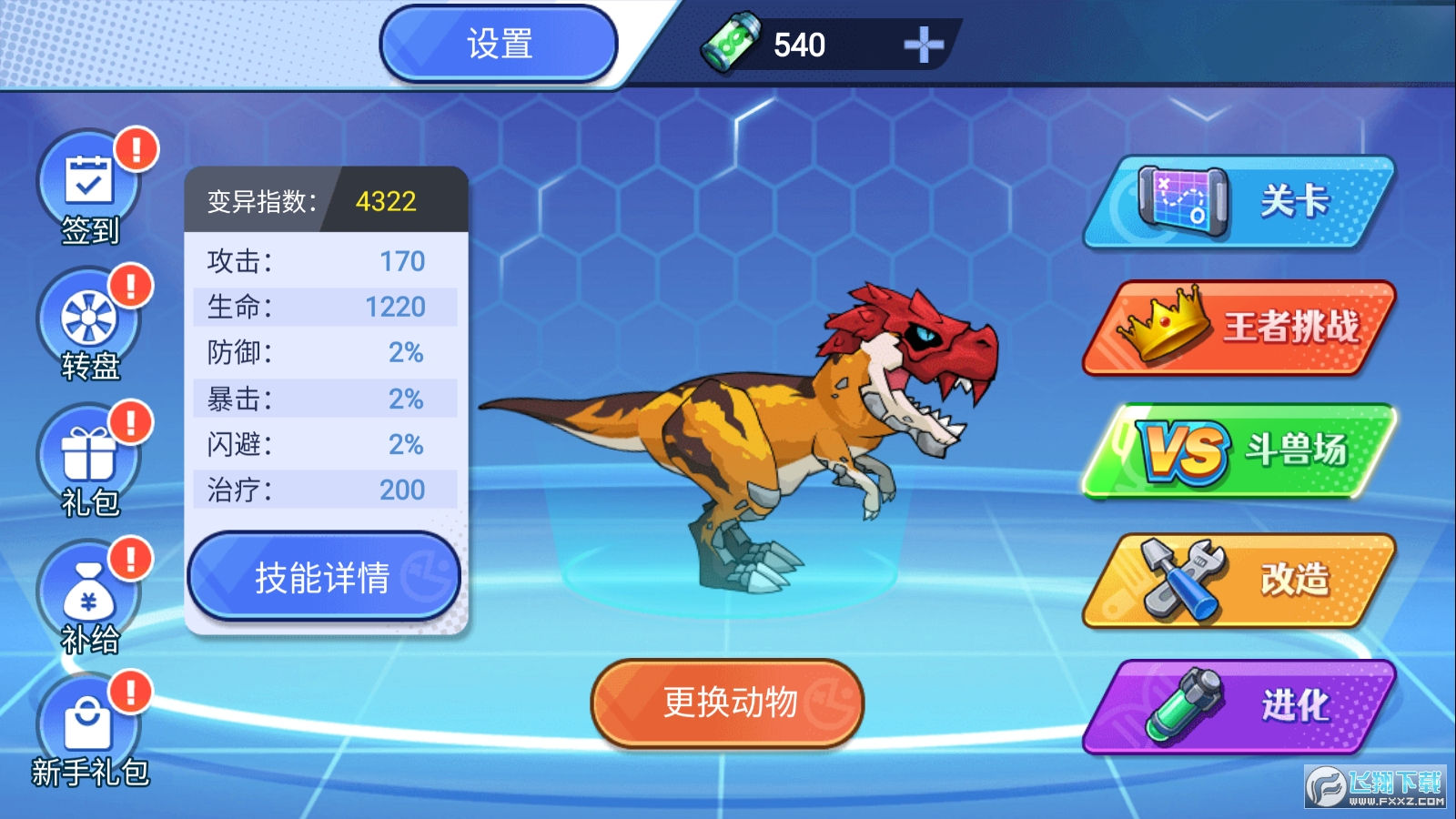Open the 礼包 gift pack icon

pyautogui.click(x=88, y=452)
